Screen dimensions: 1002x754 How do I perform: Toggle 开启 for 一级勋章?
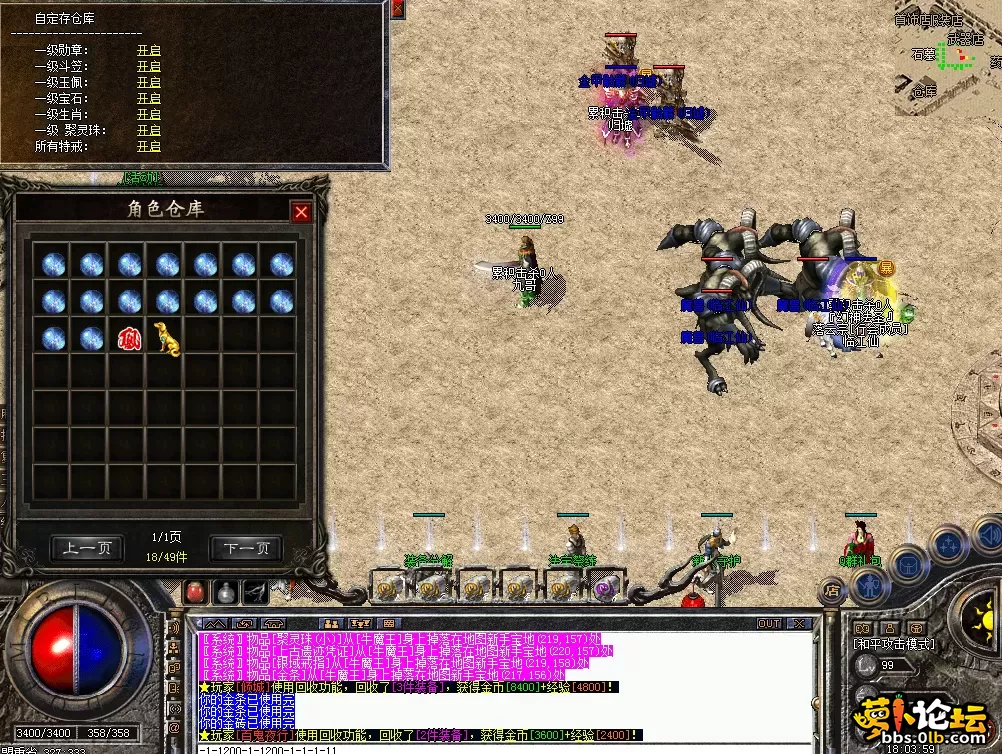pyautogui.click(x=149, y=50)
